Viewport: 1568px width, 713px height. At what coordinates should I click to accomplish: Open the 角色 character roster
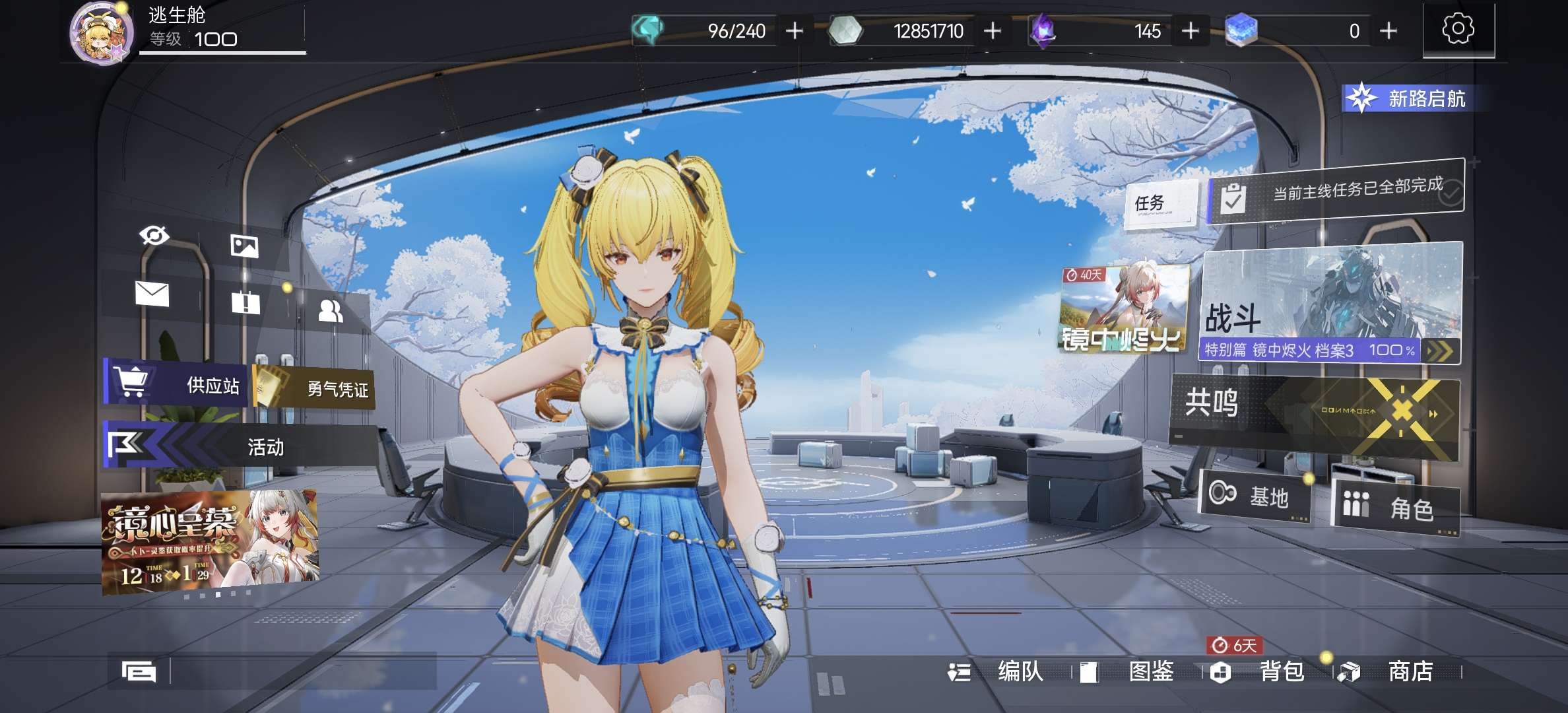click(x=1395, y=507)
